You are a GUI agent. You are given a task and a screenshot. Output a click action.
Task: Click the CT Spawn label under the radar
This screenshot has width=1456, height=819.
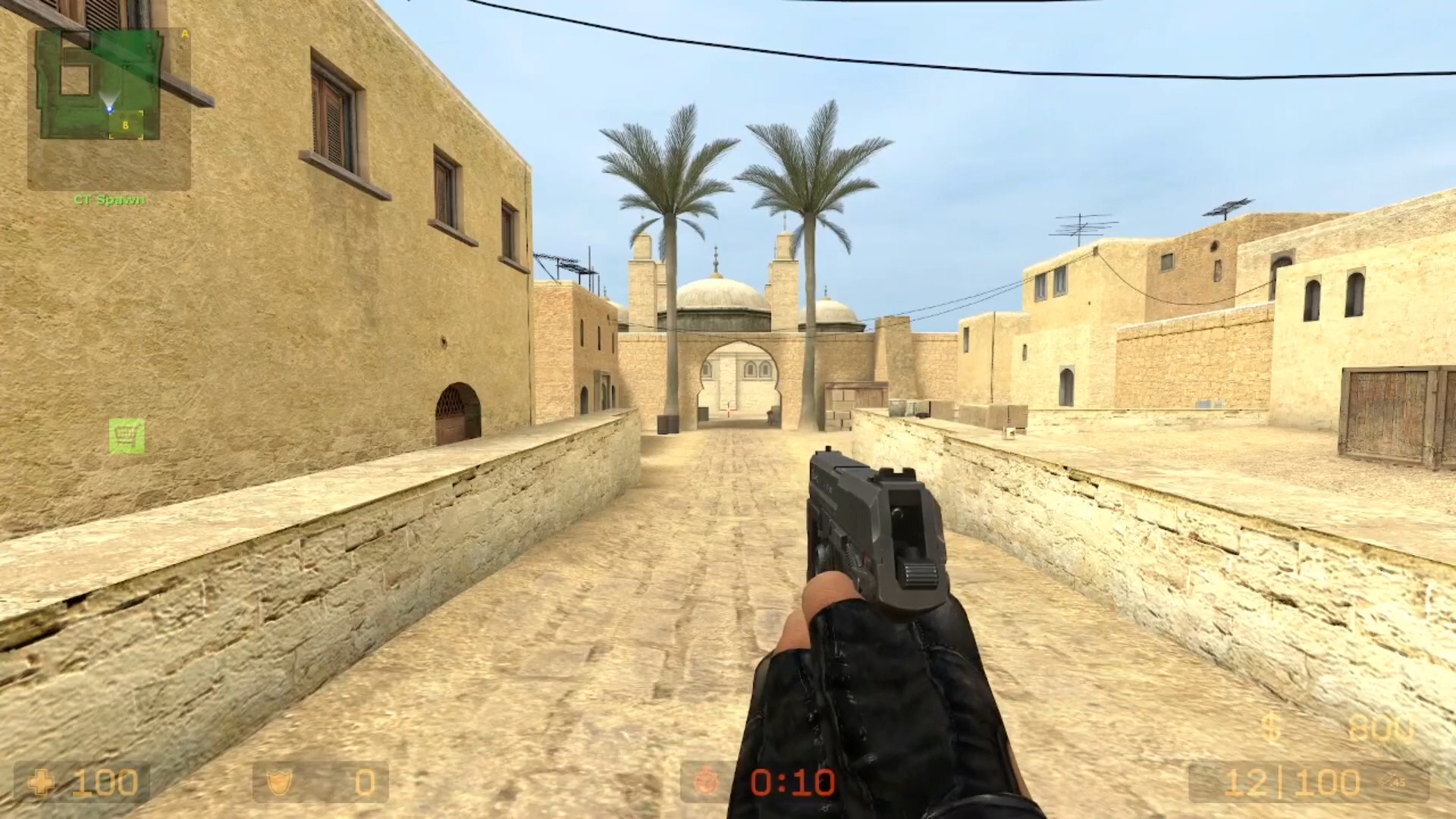click(x=109, y=199)
